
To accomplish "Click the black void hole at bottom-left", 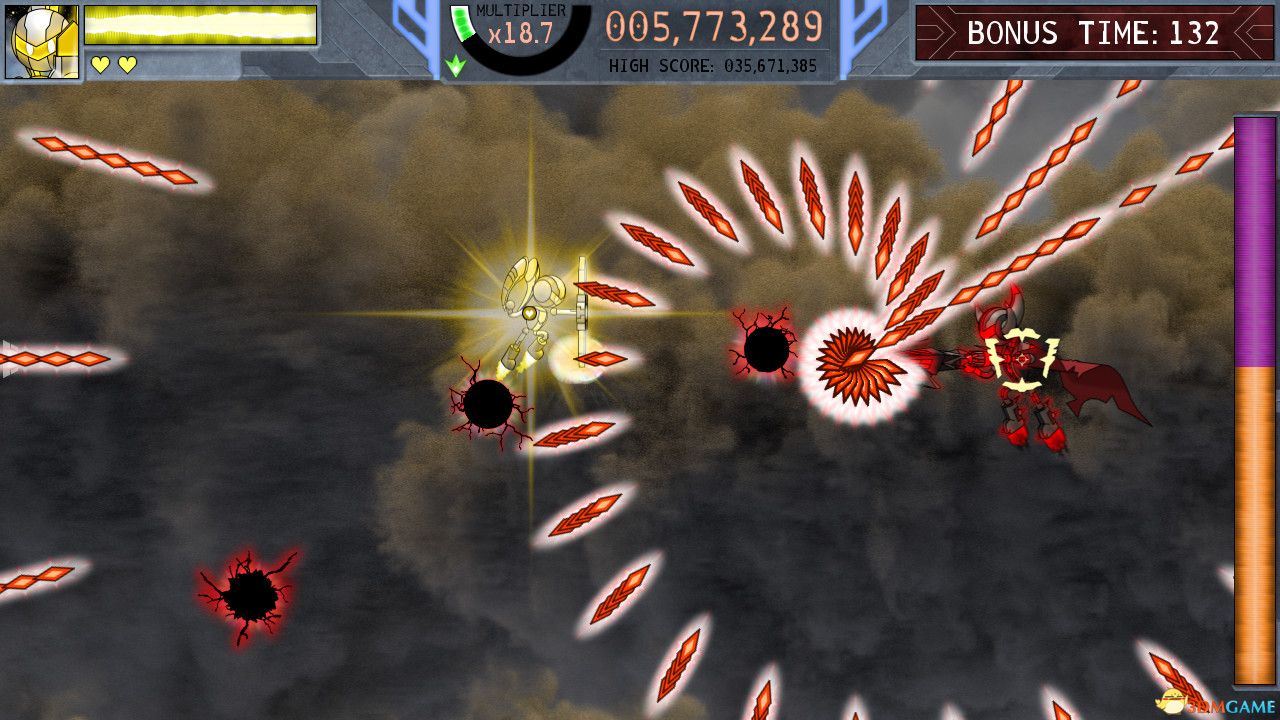I will click(248, 595).
